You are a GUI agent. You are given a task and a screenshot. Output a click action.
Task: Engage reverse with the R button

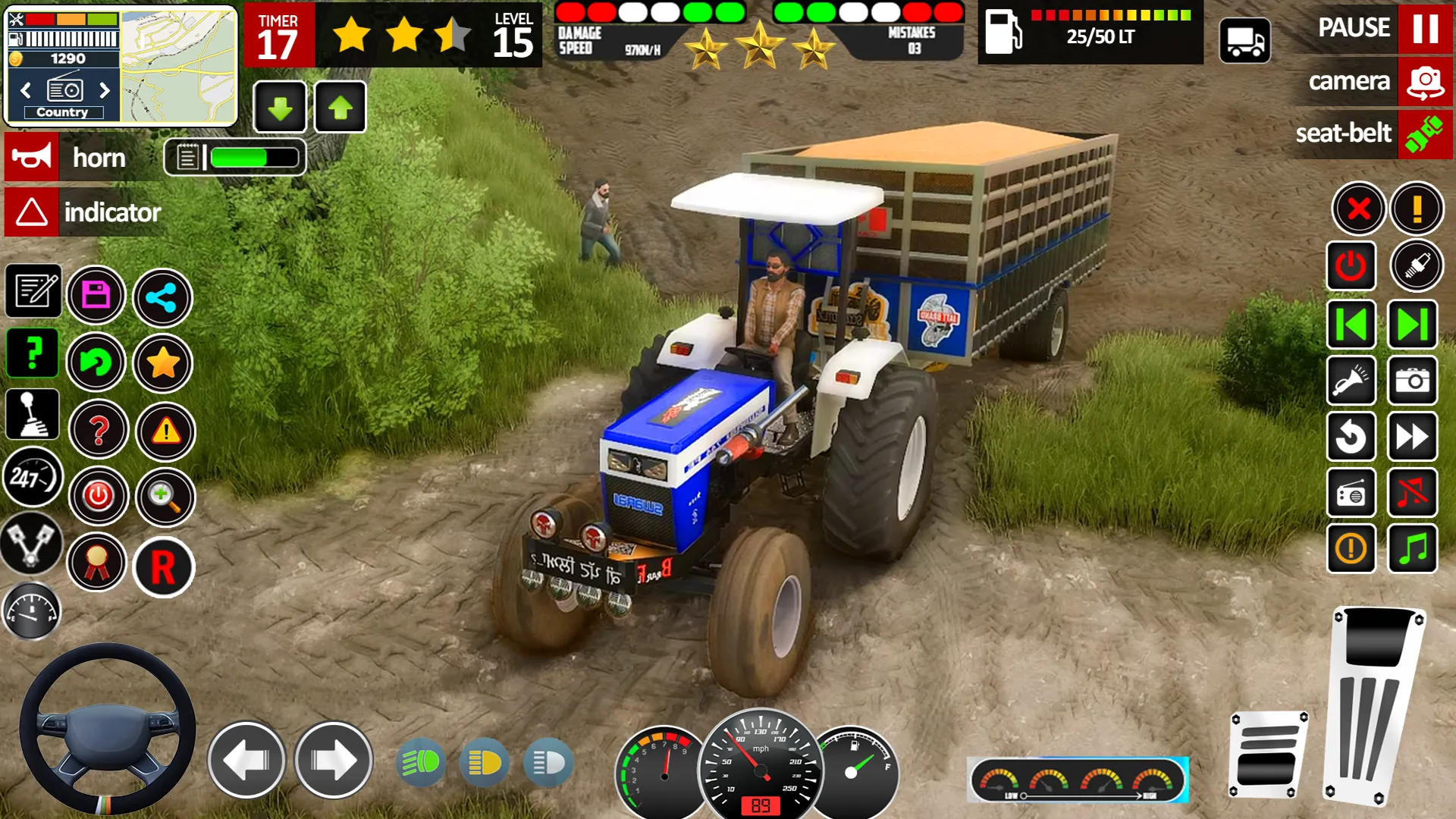click(163, 567)
